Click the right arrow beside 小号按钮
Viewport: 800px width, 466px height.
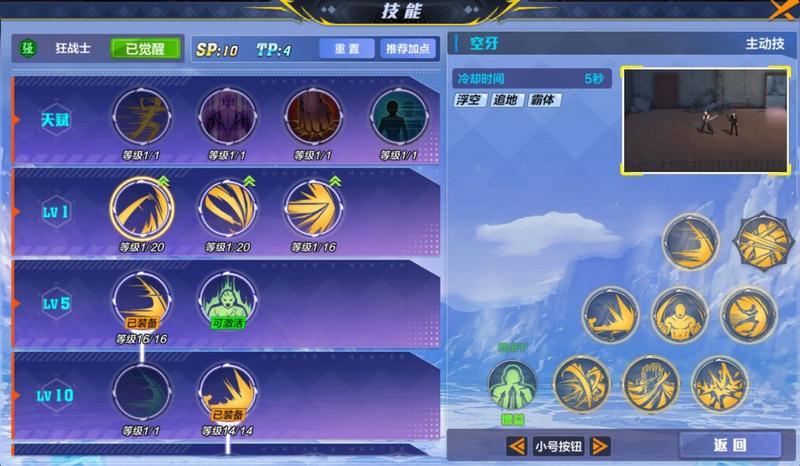point(600,446)
